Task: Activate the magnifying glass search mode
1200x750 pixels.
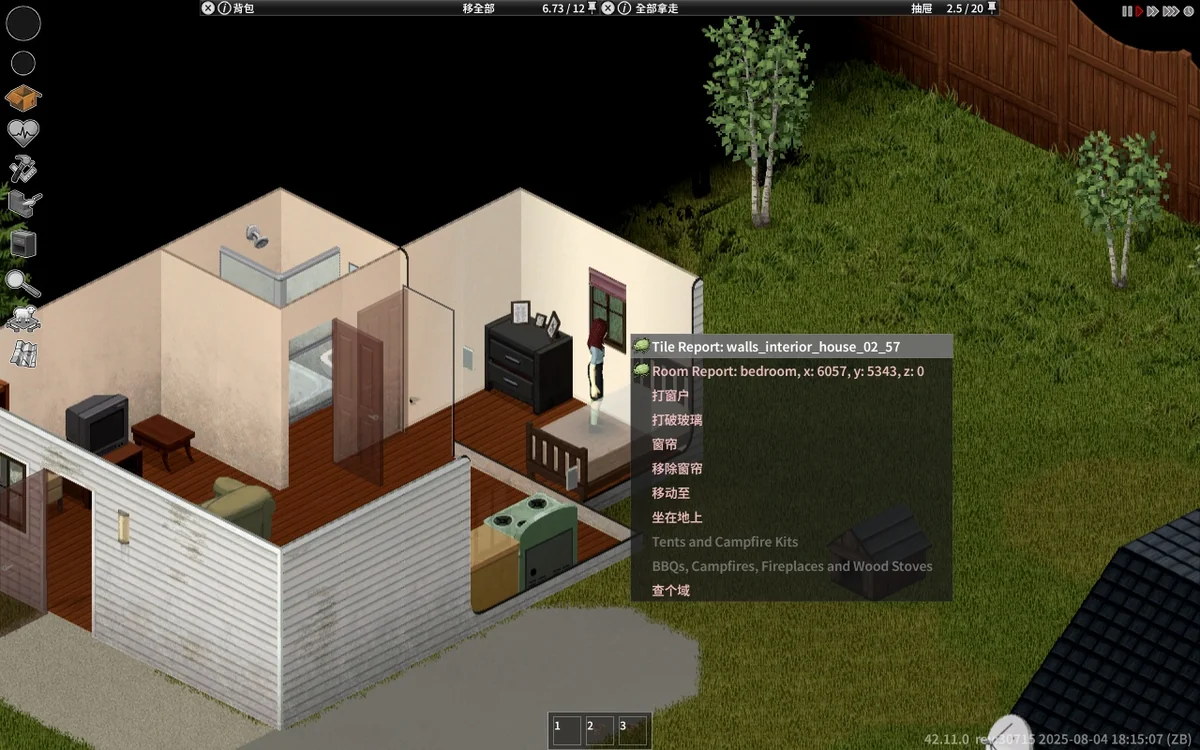Action: [x=22, y=283]
